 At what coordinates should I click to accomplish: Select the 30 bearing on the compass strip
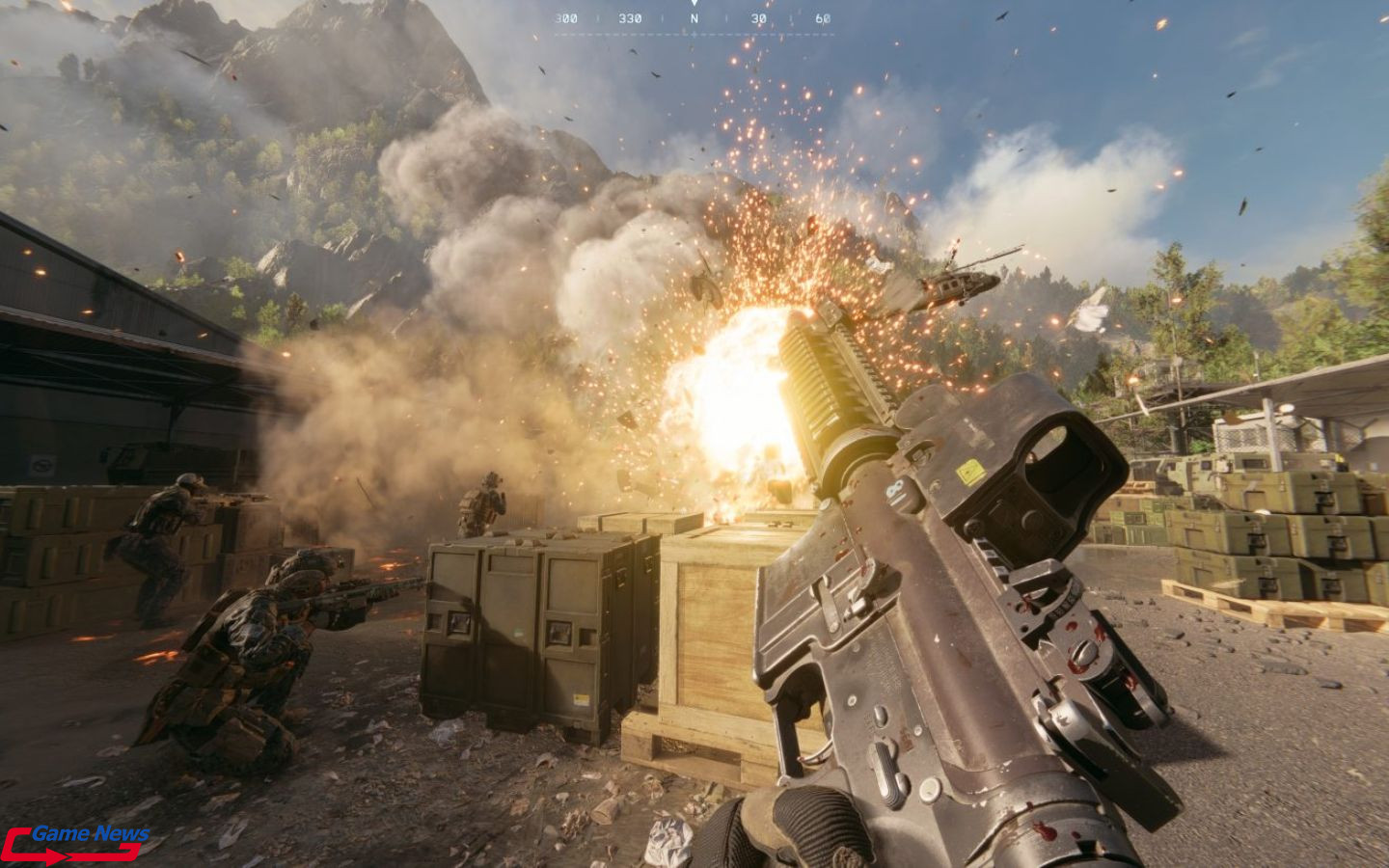pyautogui.click(x=759, y=17)
